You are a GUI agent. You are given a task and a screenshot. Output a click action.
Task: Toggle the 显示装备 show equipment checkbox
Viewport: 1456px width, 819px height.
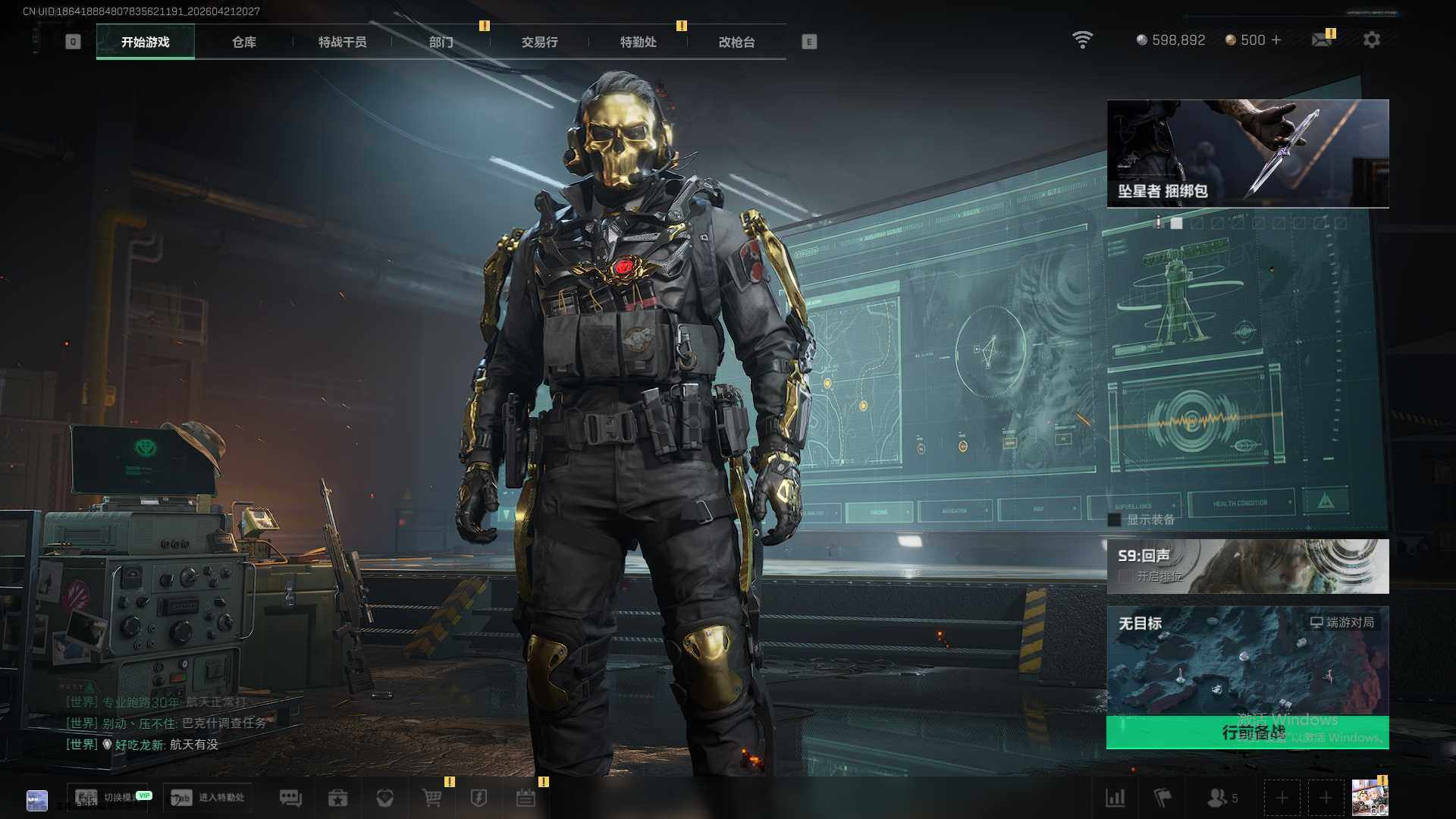tap(1115, 520)
